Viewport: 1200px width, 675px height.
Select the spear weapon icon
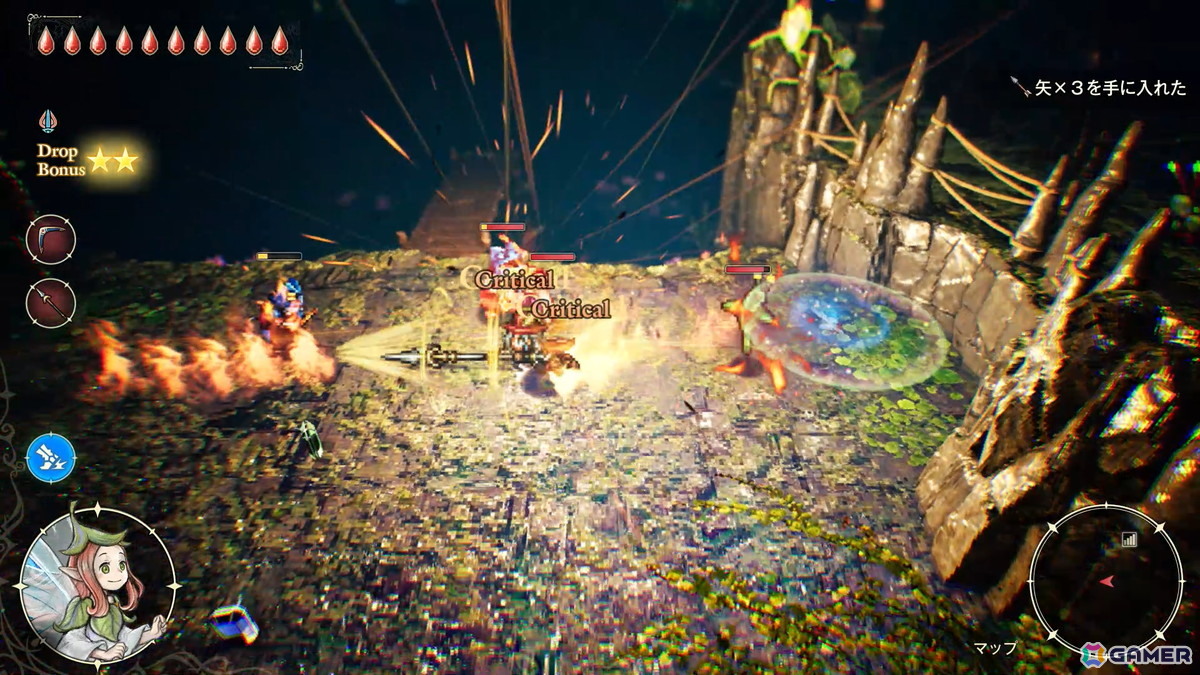coord(51,301)
